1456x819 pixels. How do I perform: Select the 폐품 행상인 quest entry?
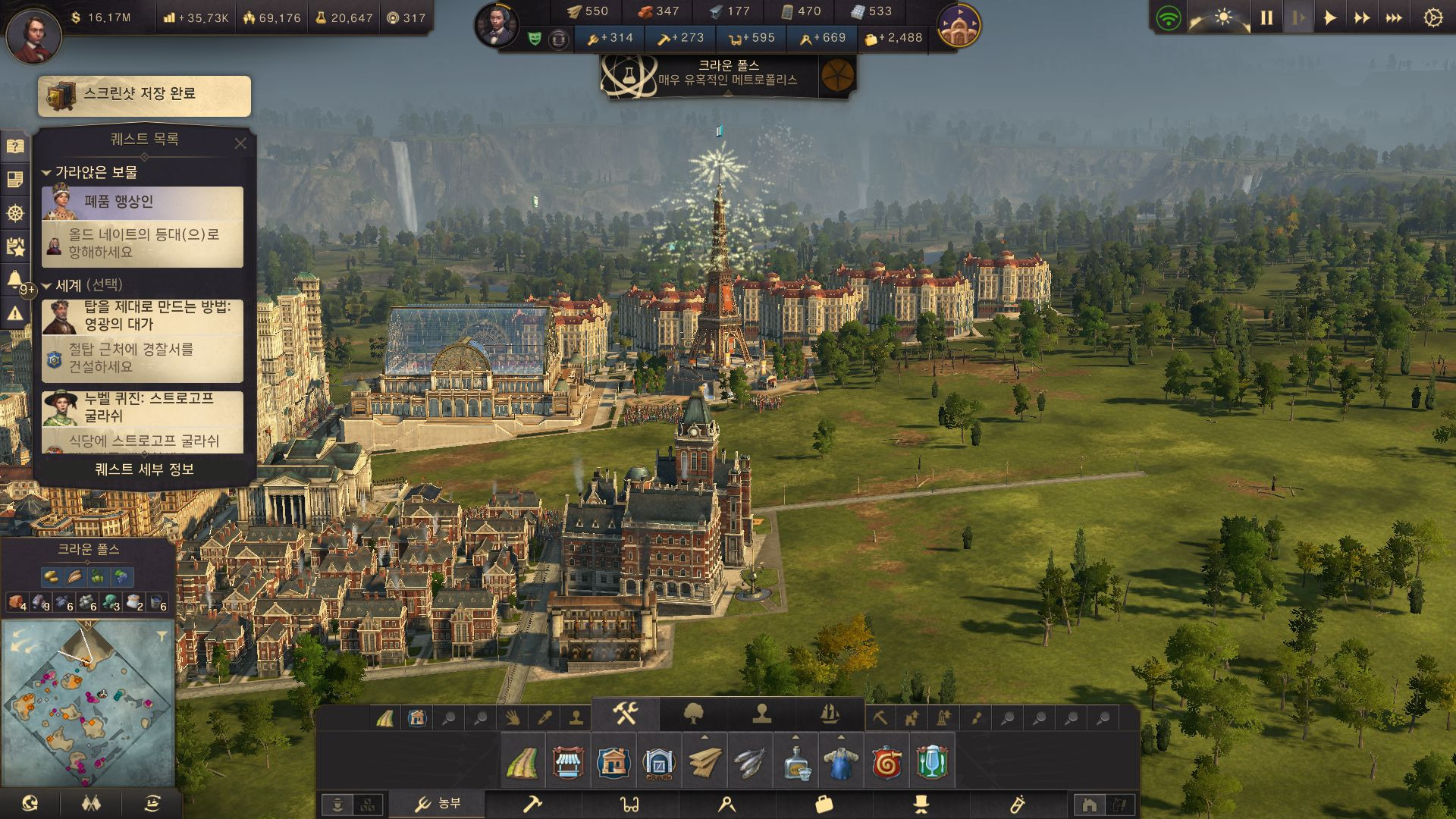(x=143, y=202)
